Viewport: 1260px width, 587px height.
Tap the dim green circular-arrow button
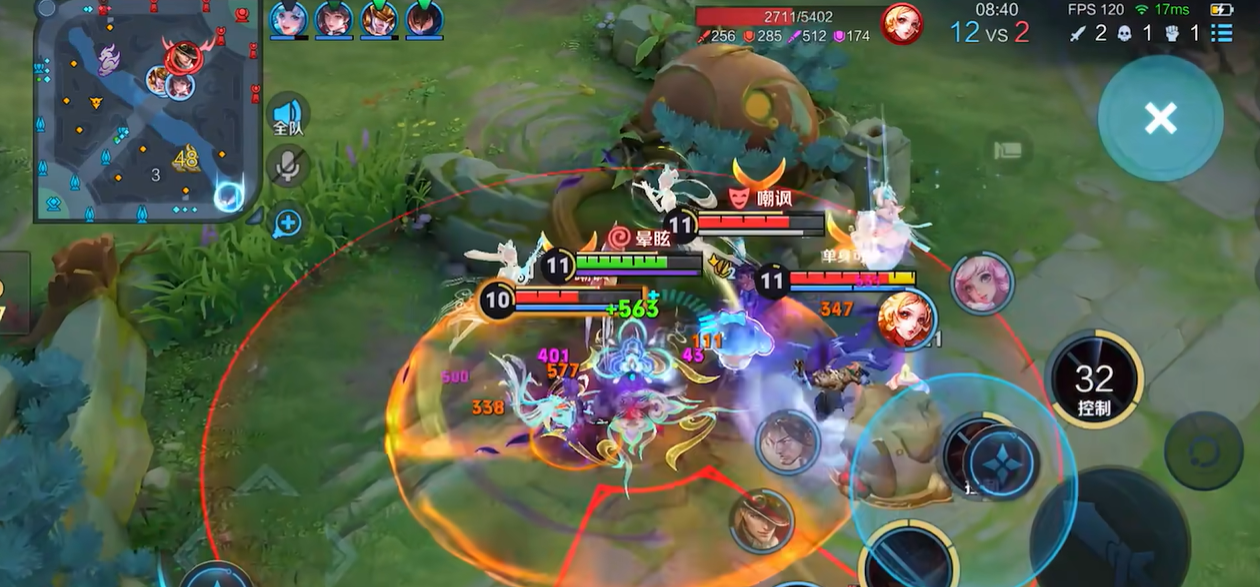(x=1203, y=450)
